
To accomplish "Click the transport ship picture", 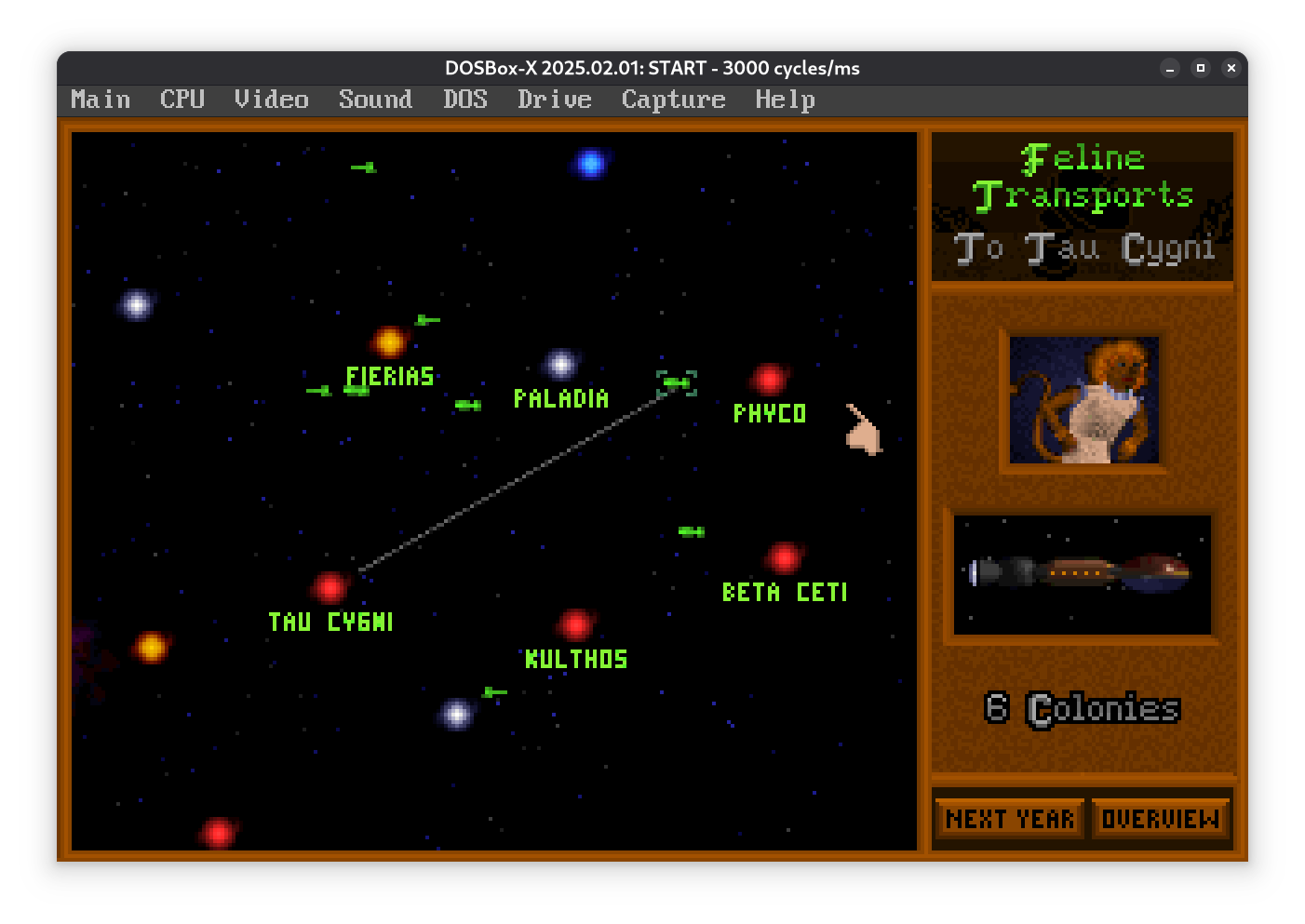I will point(1083,574).
